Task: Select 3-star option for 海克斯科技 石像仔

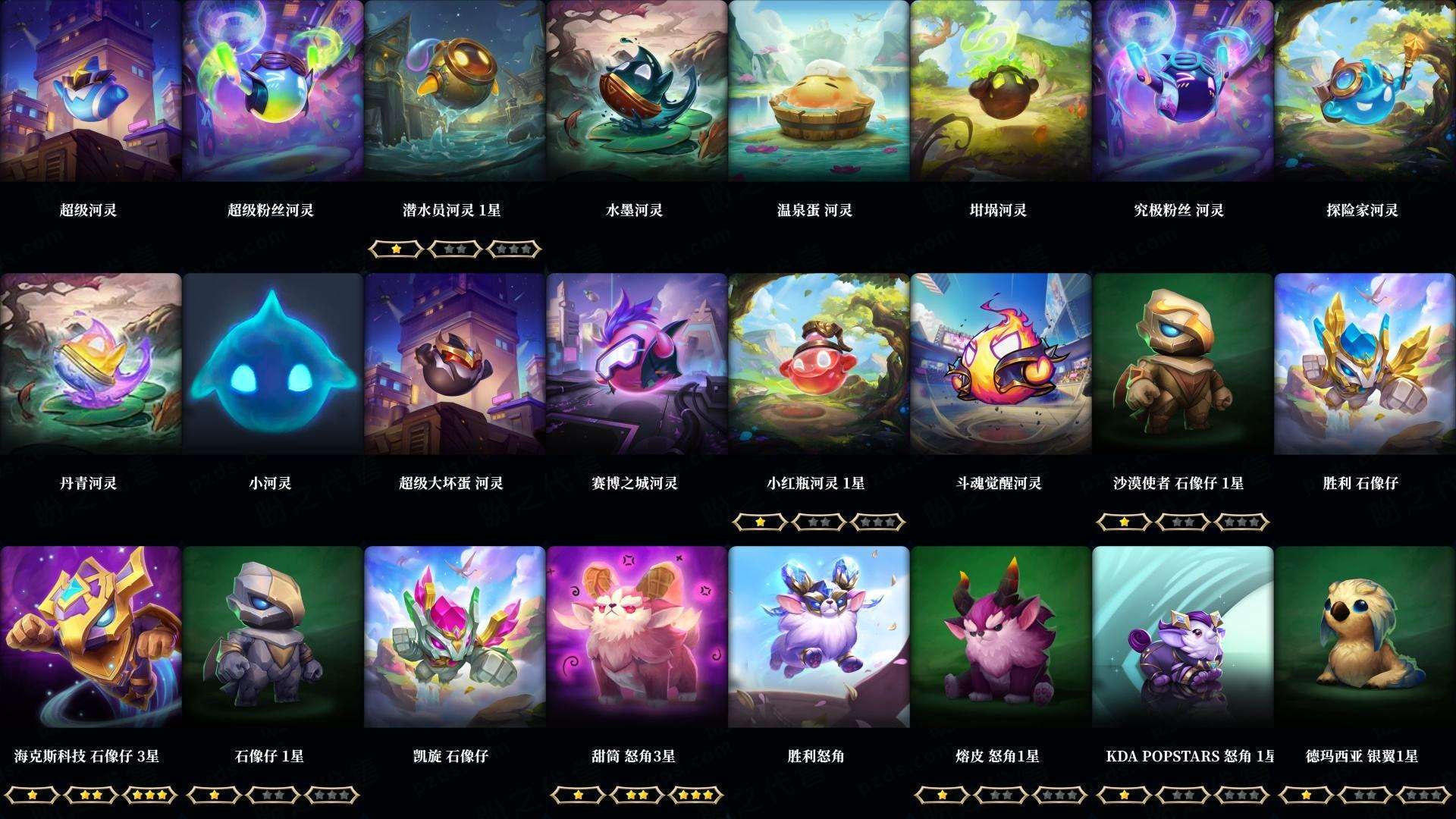Action: point(149,795)
